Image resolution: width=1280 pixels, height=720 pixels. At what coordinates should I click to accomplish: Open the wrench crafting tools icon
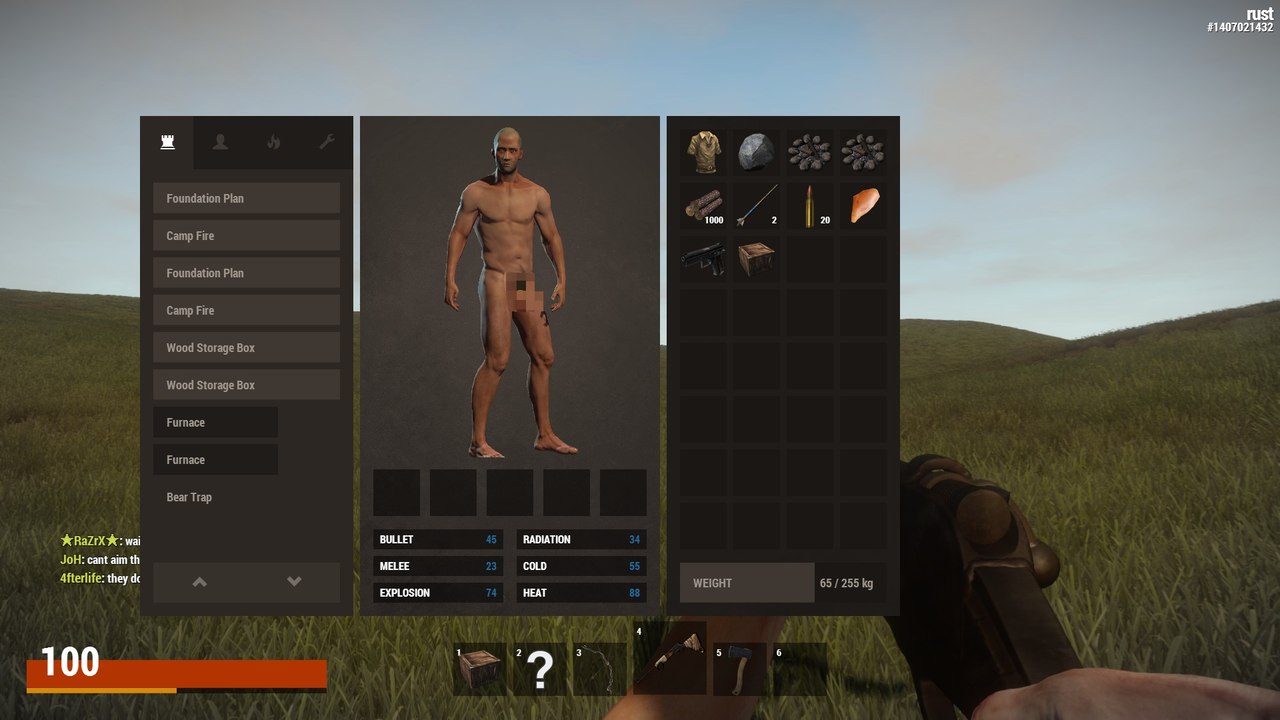pyautogui.click(x=327, y=142)
